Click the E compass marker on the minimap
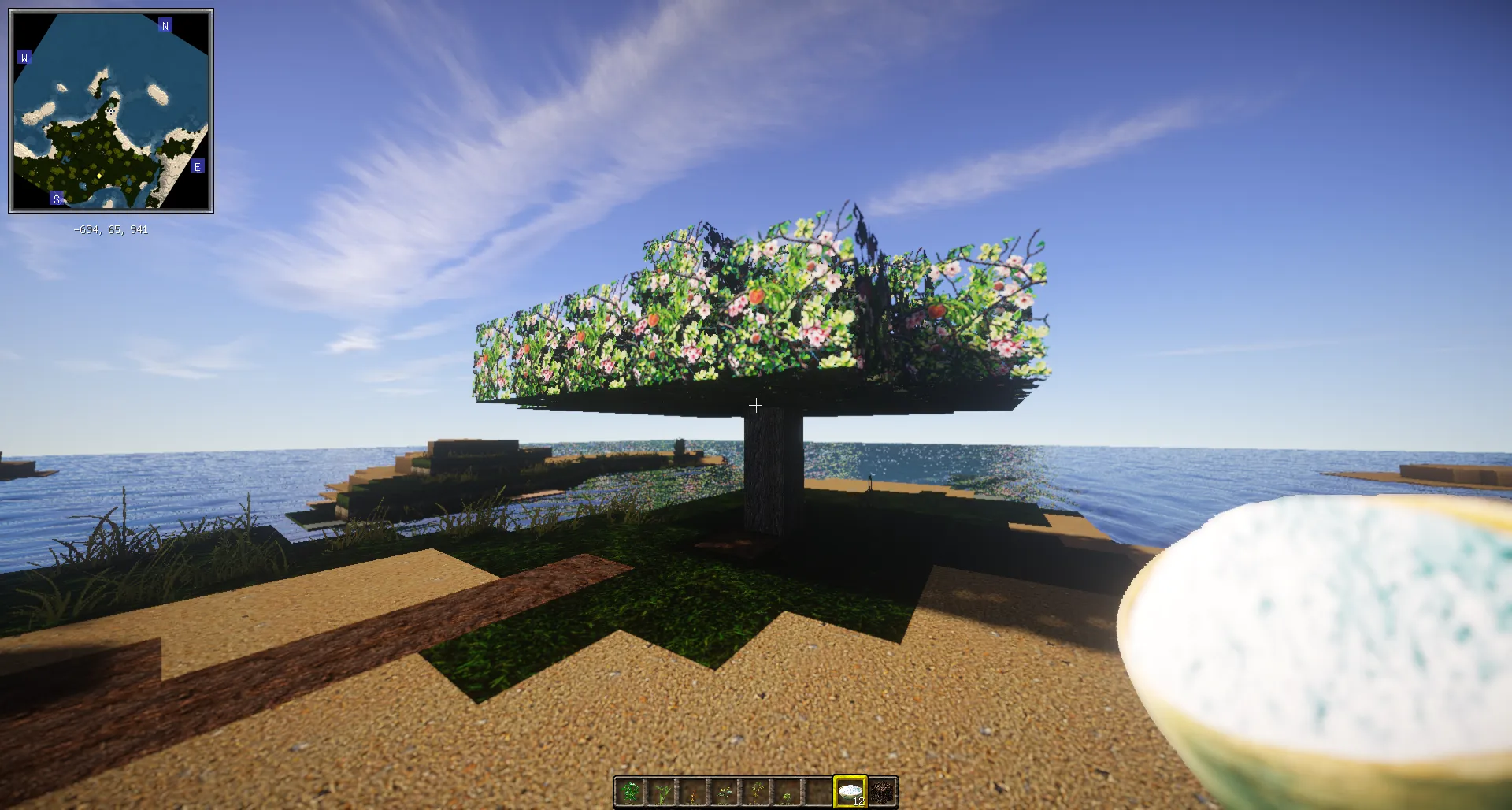This screenshot has width=1512, height=810. tap(198, 167)
